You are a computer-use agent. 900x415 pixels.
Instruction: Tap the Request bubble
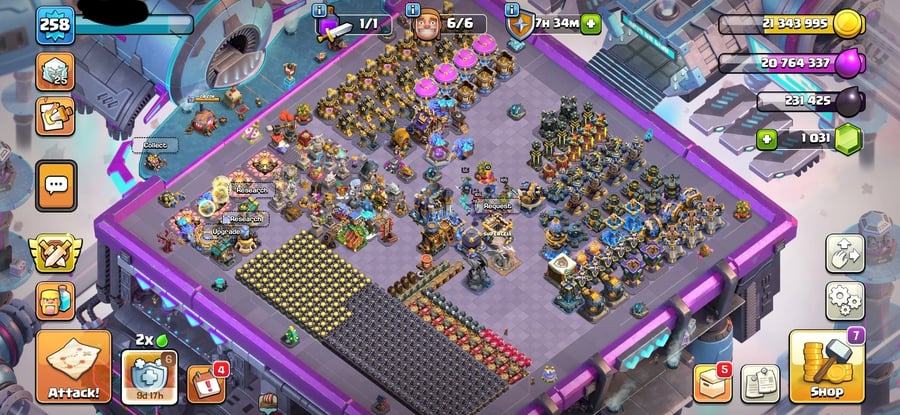coord(496,206)
